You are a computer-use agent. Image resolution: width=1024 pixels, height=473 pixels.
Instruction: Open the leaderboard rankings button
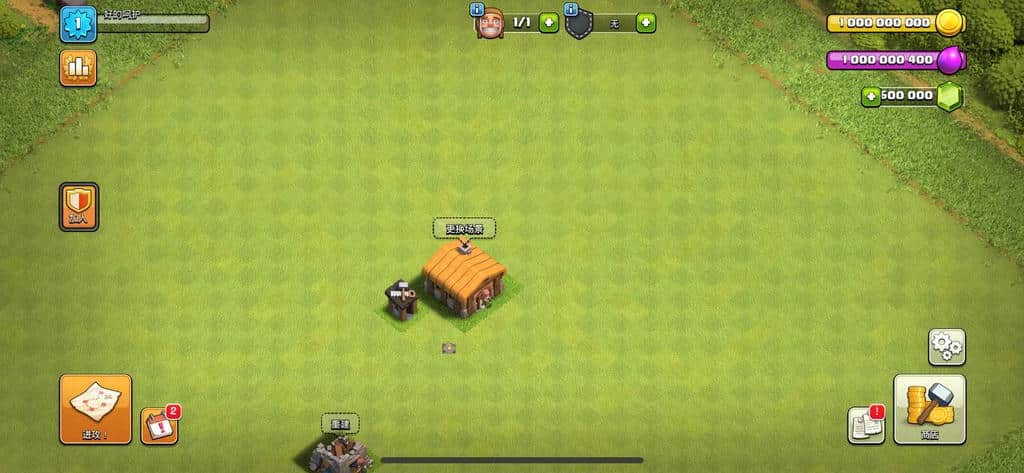(78, 68)
